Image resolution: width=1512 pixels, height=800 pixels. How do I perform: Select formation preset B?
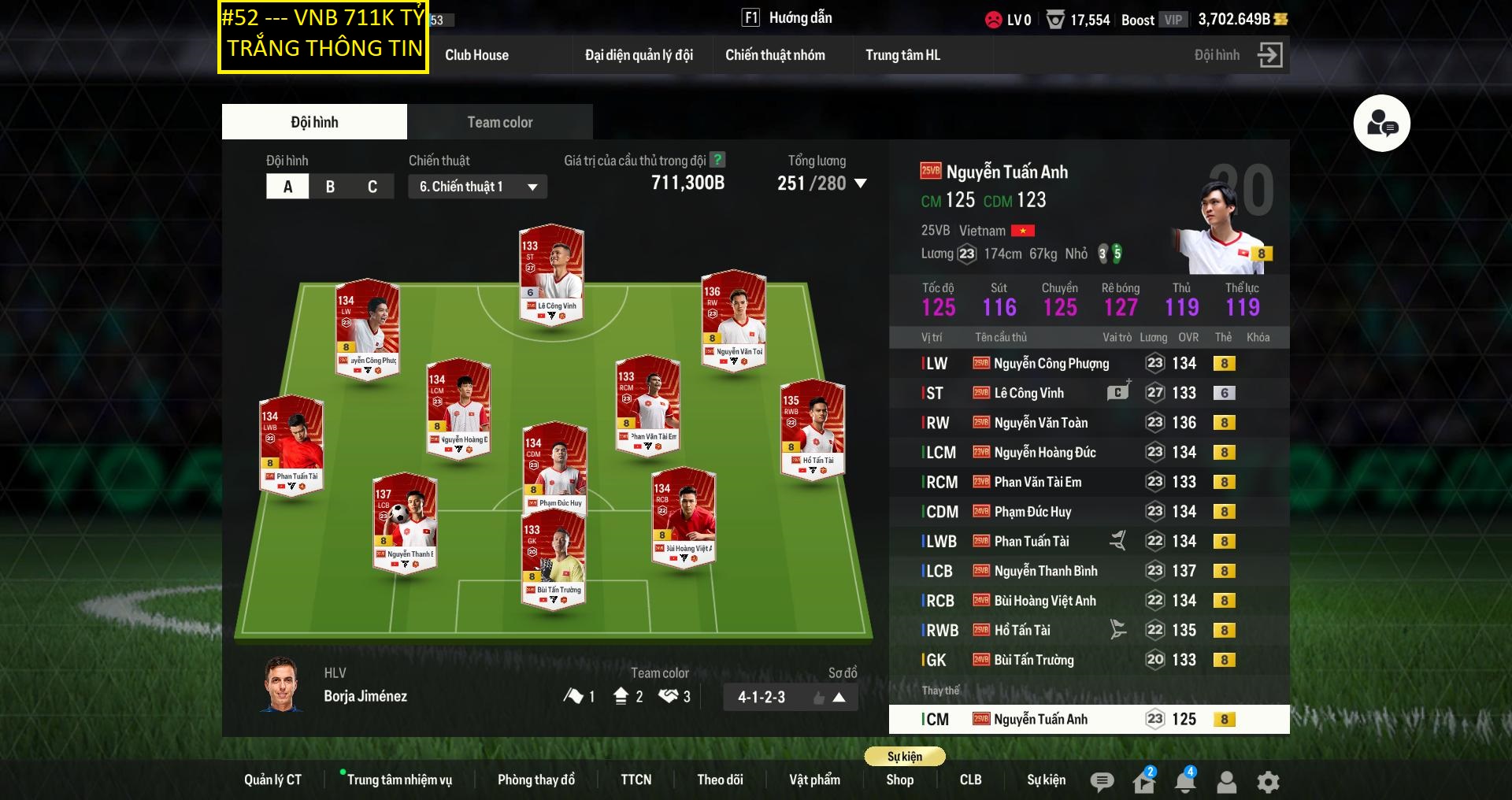coord(330,187)
